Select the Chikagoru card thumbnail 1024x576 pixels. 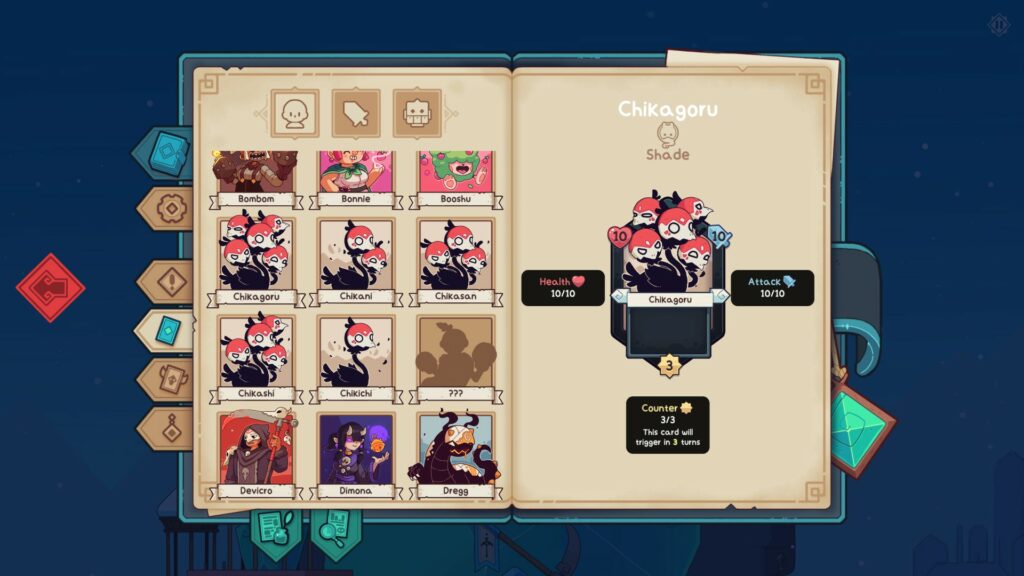256,260
